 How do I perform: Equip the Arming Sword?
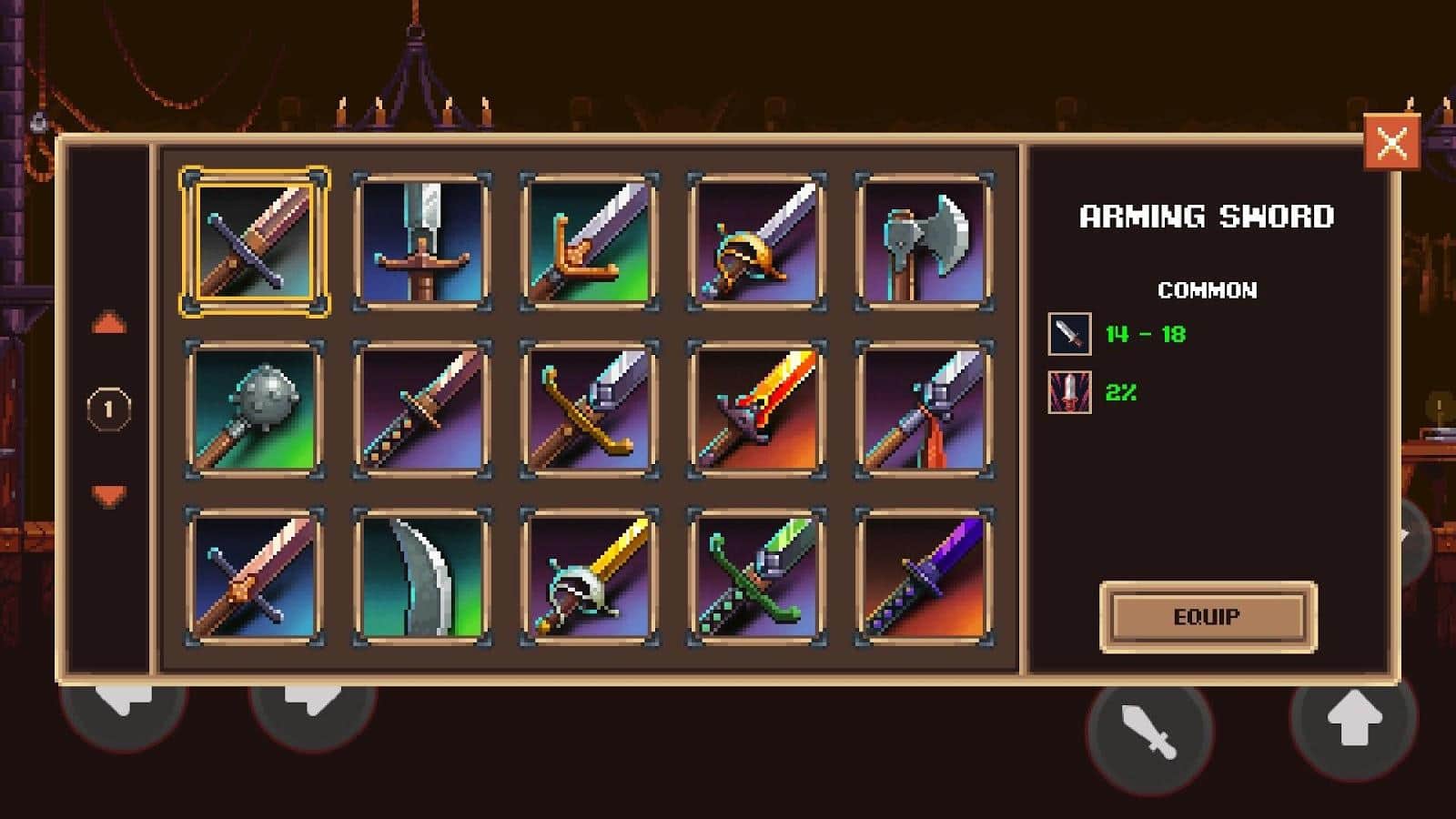(x=1208, y=617)
